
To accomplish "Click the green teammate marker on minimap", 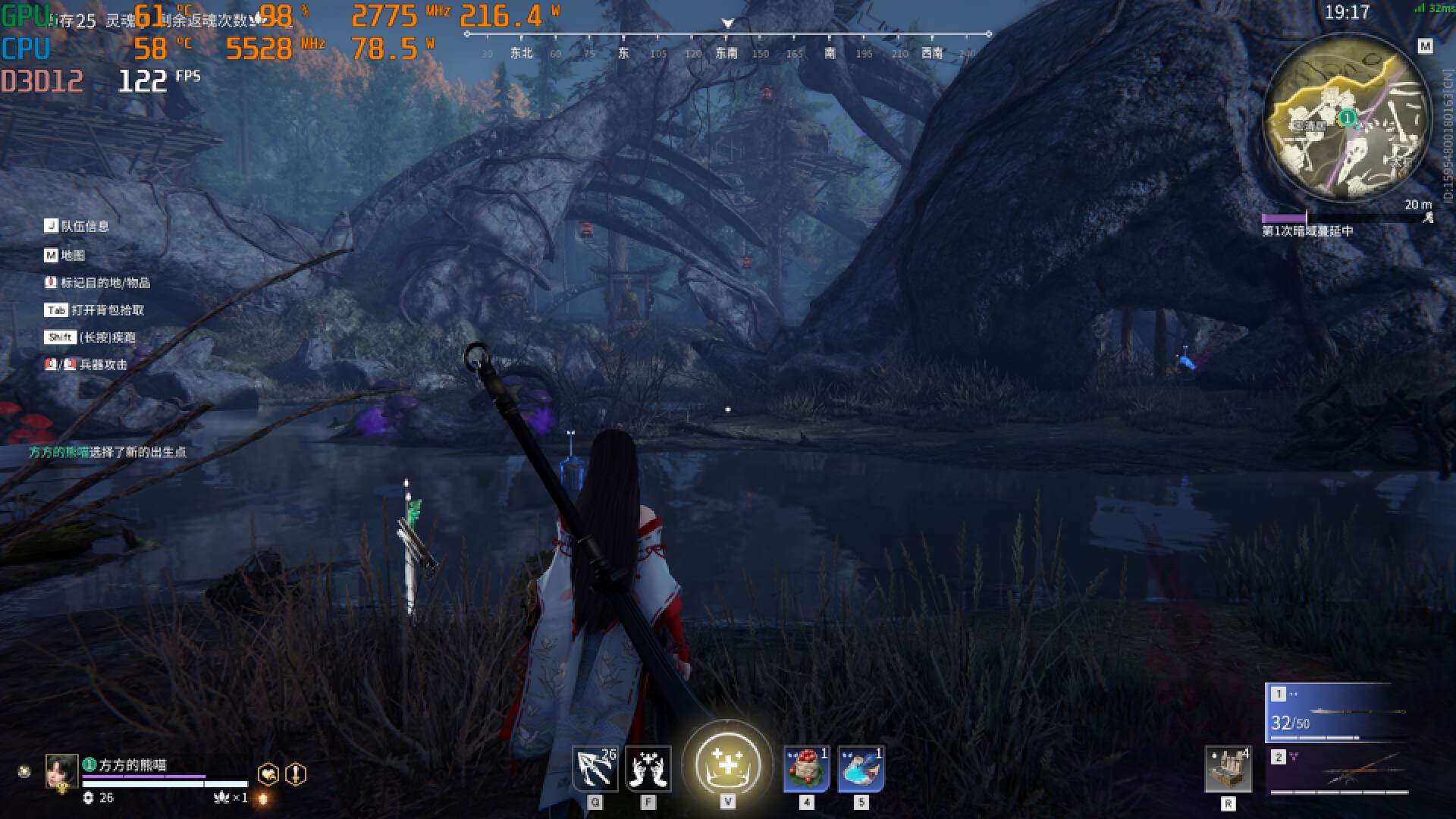I will (x=1347, y=118).
